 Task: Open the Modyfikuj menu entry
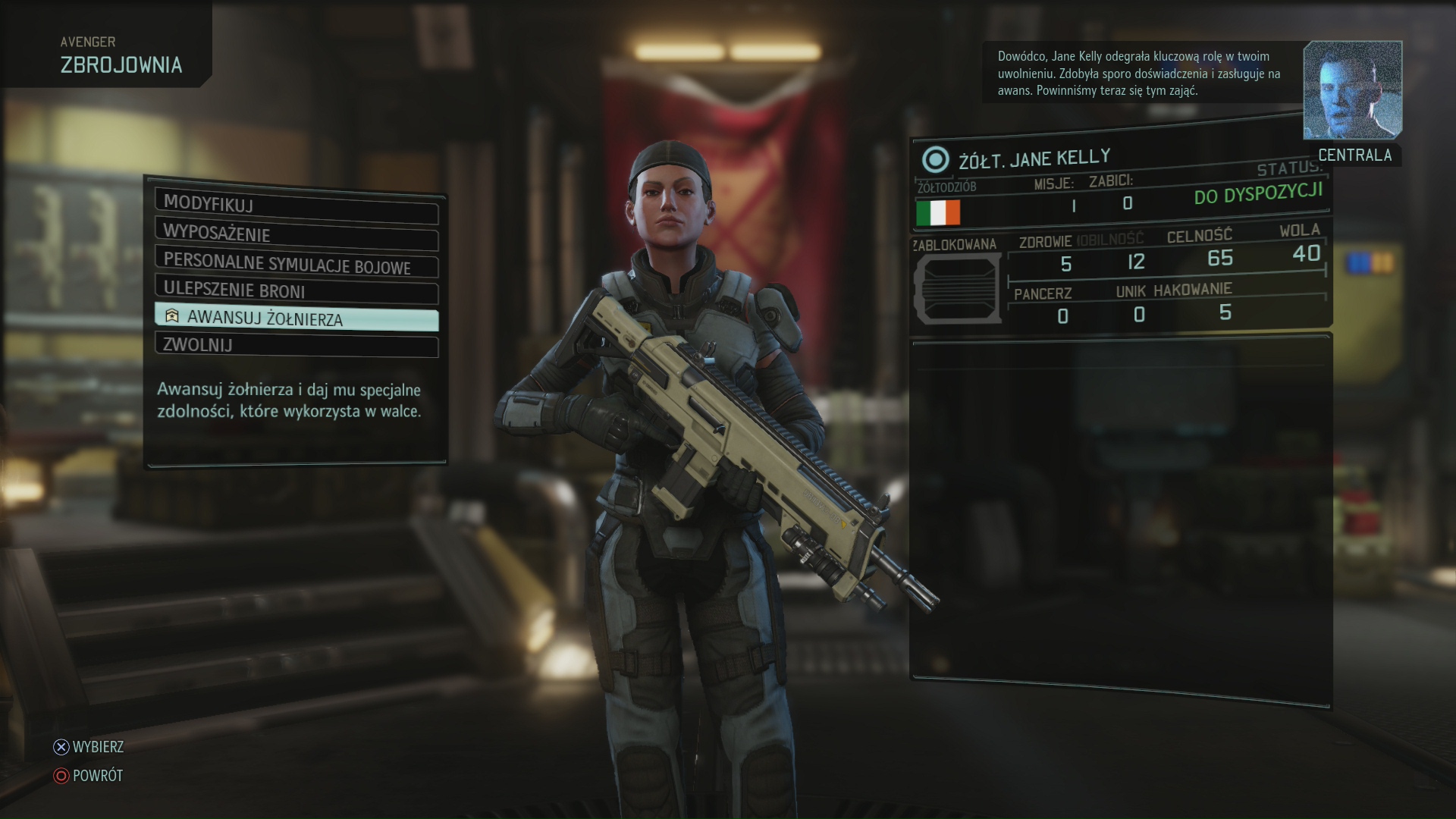296,205
